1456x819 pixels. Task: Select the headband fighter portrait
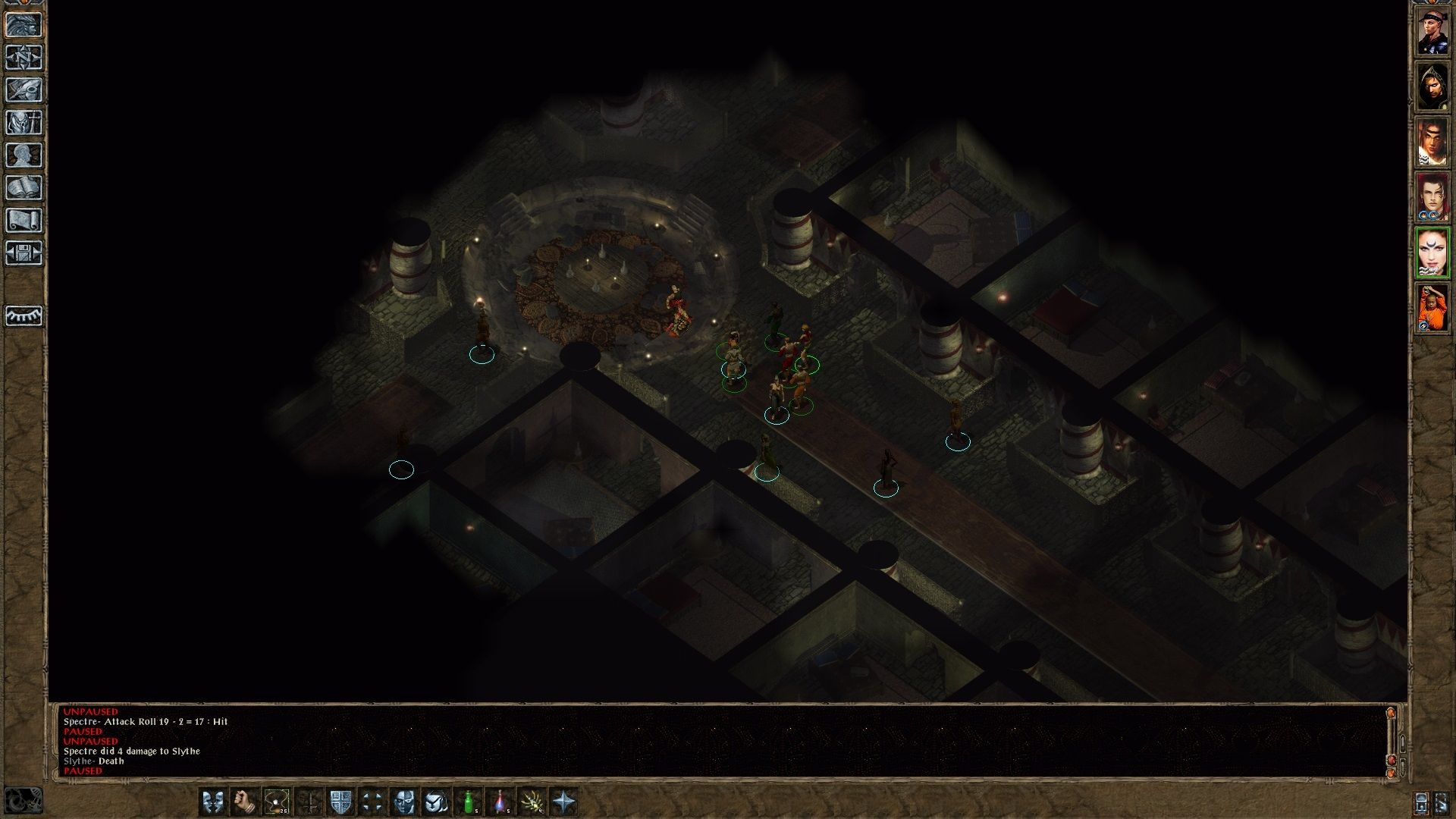1432,31
